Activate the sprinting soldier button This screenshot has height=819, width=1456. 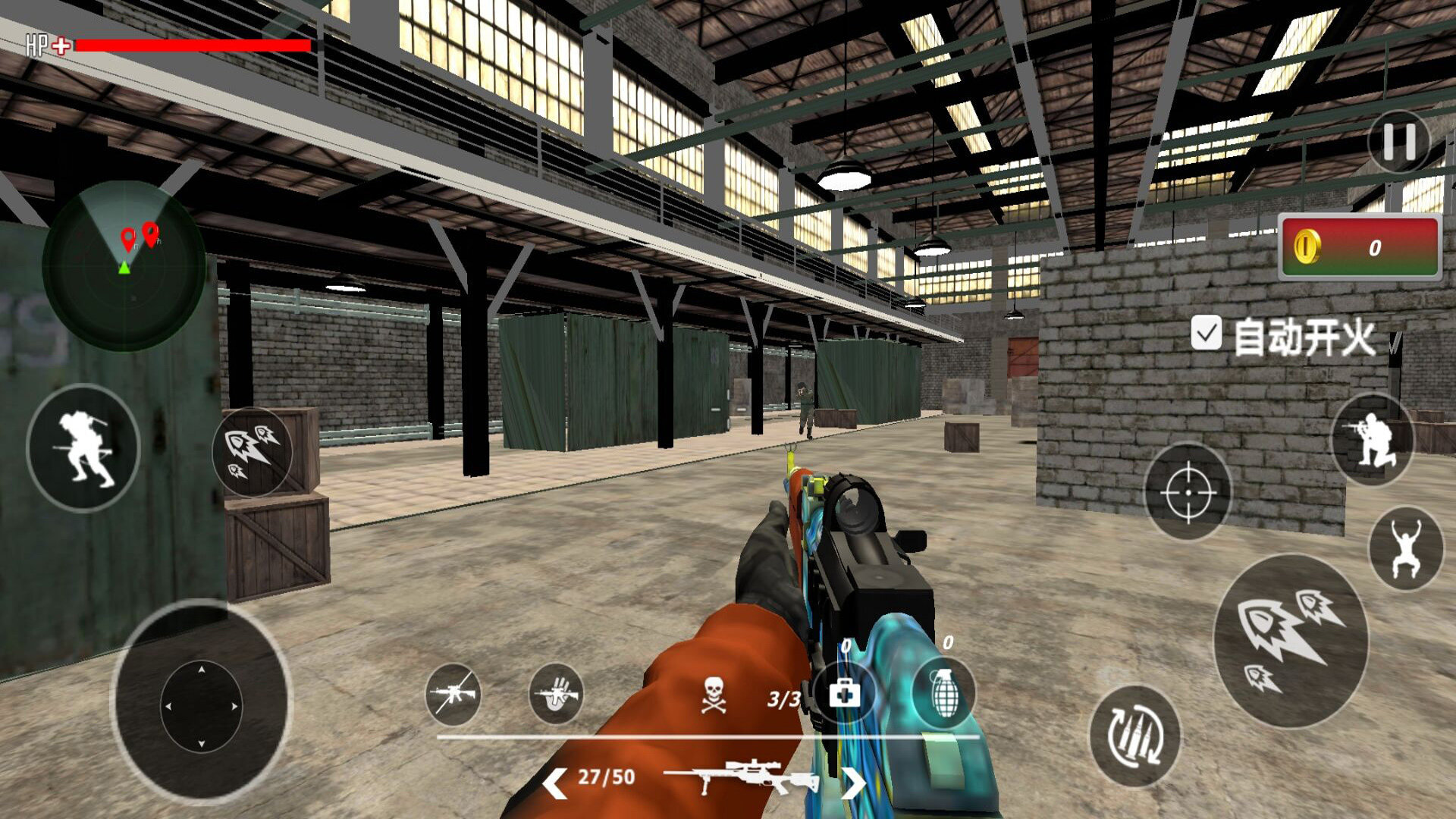(x=83, y=447)
